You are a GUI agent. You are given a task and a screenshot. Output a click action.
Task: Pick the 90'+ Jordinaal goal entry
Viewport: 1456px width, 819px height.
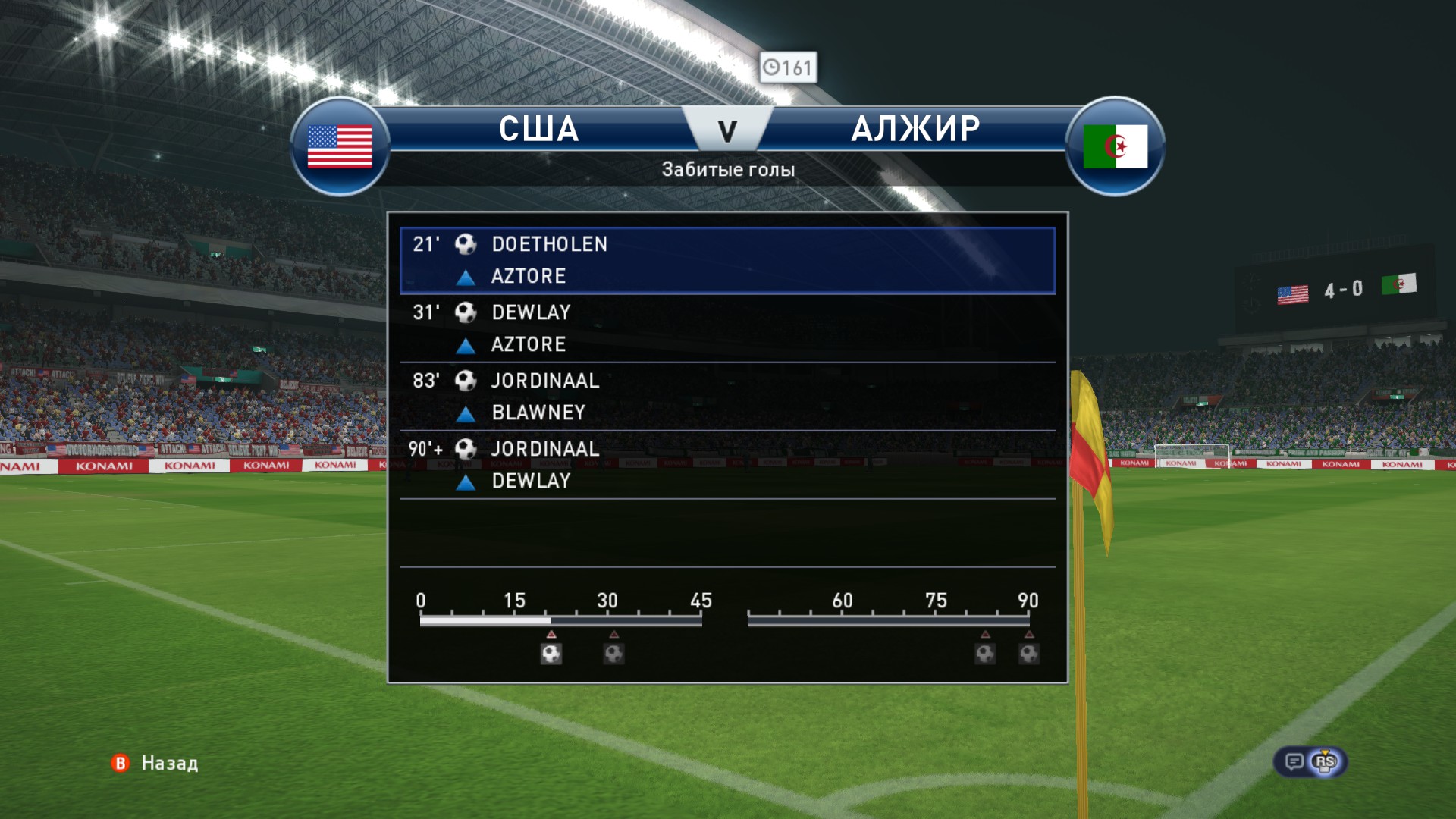(726, 465)
